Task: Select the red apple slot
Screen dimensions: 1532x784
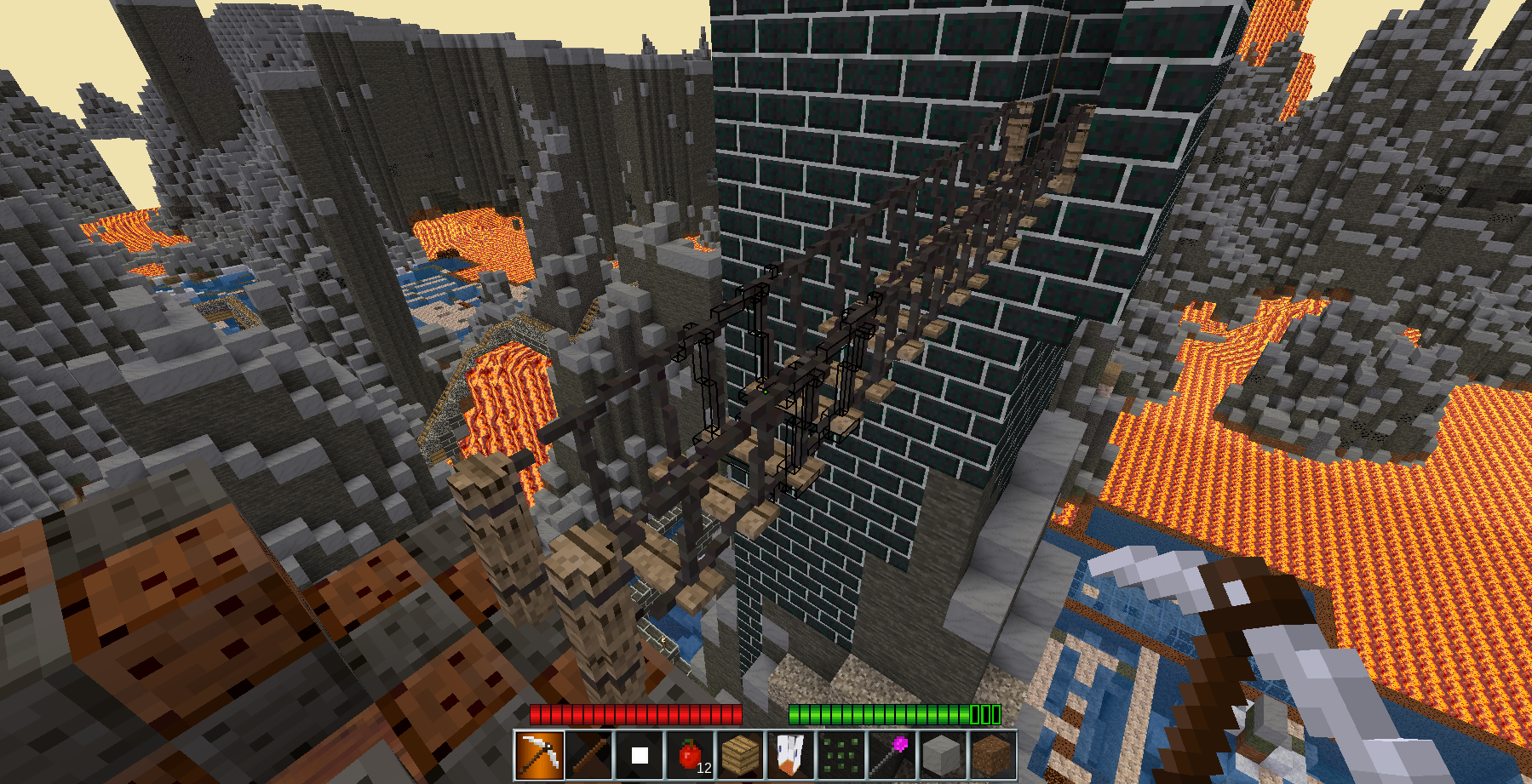Action: (690, 755)
